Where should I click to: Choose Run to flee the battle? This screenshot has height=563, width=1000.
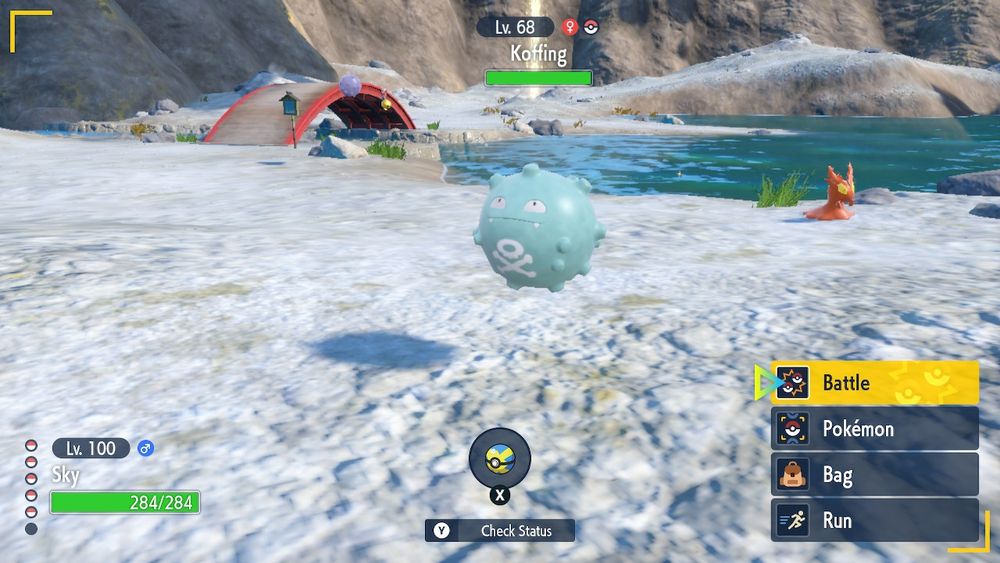875,520
